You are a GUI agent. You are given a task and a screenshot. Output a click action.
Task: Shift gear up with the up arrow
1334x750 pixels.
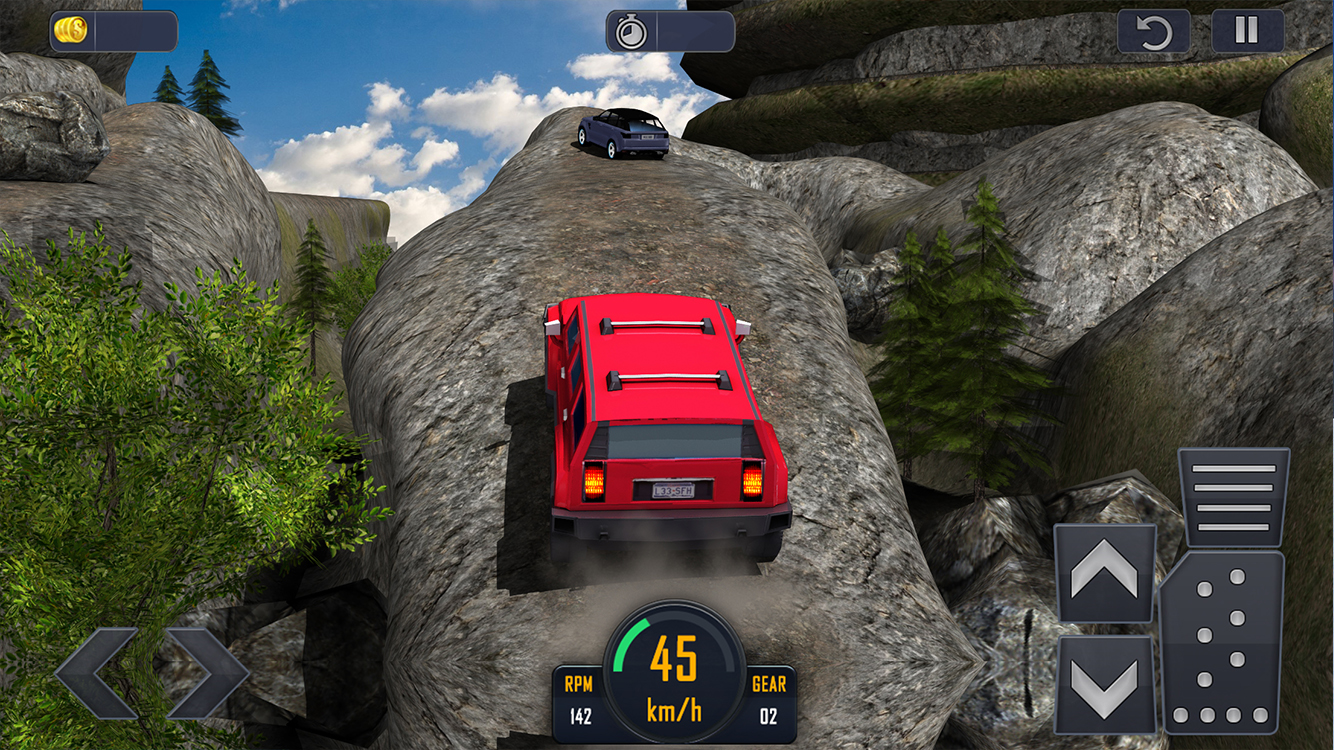click(x=1104, y=573)
